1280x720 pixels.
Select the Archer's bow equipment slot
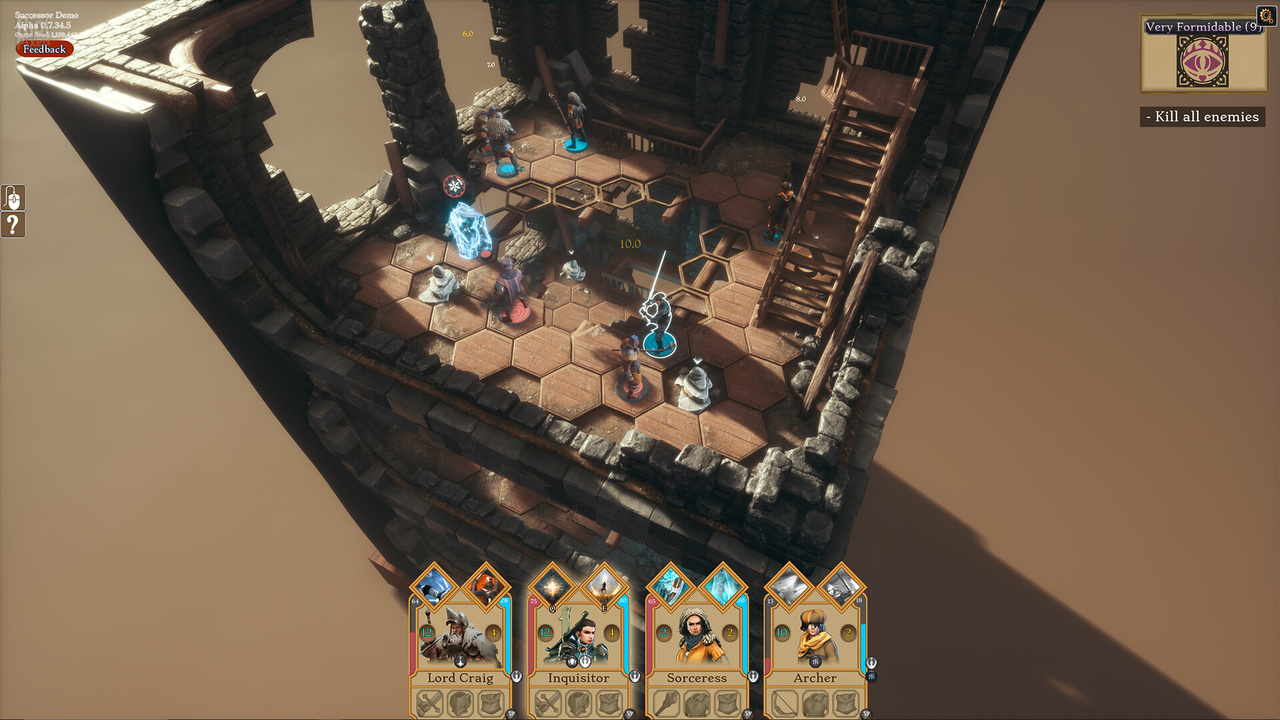(x=785, y=703)
